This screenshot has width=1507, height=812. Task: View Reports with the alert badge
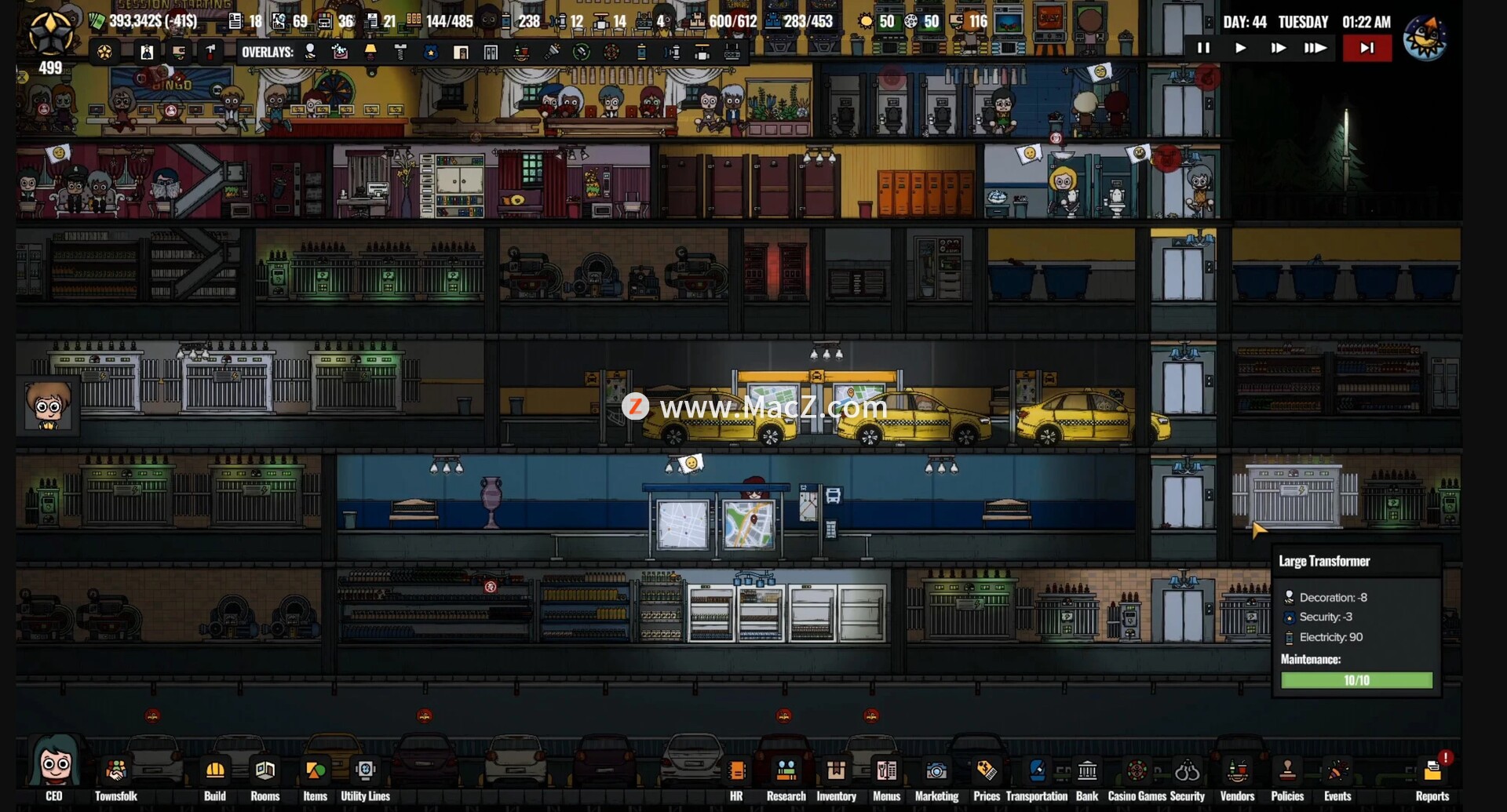click(x=1432, y=772)
